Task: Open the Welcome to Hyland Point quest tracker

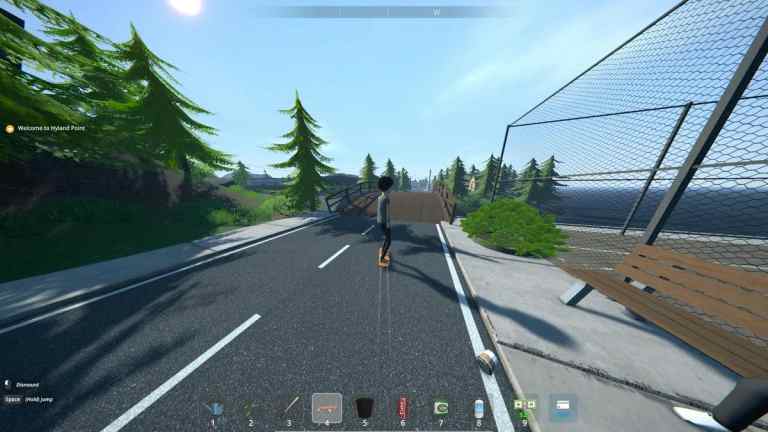Action: 47,128
